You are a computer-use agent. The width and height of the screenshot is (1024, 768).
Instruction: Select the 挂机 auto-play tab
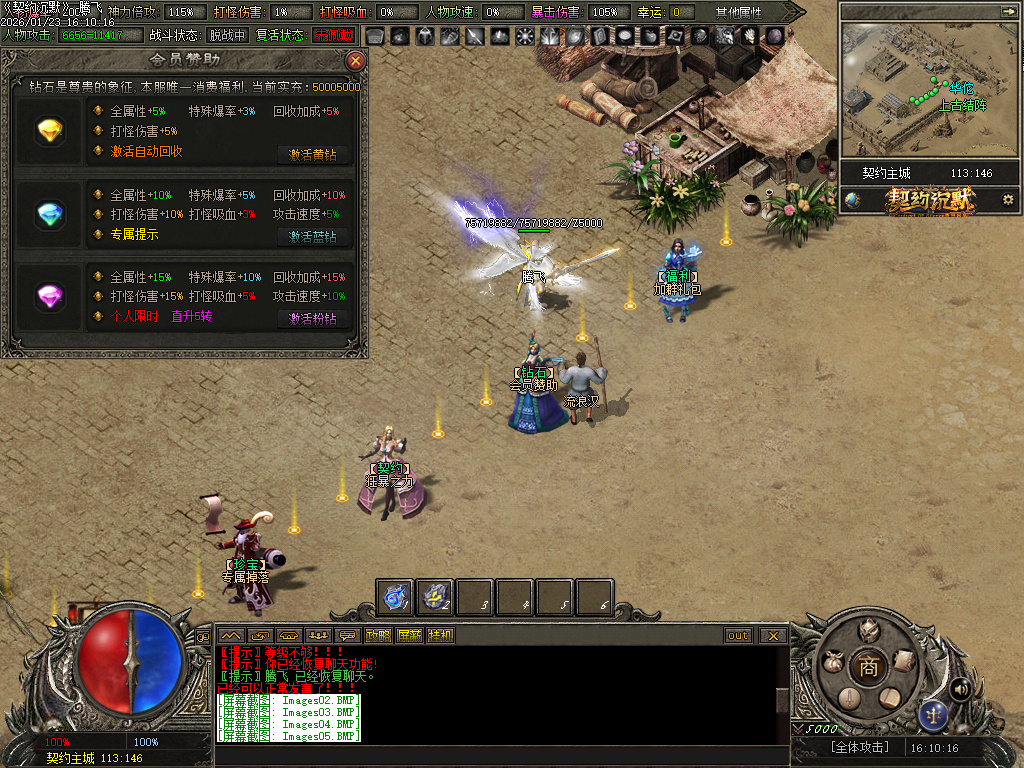440,636
